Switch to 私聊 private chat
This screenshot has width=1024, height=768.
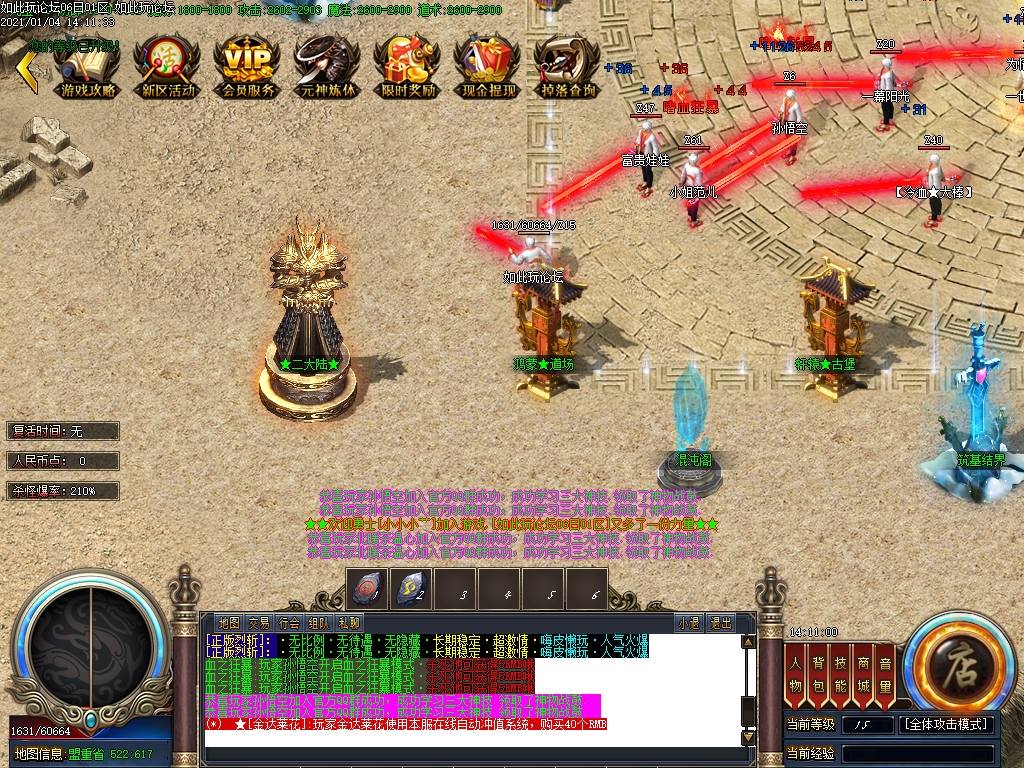point(349,623)
